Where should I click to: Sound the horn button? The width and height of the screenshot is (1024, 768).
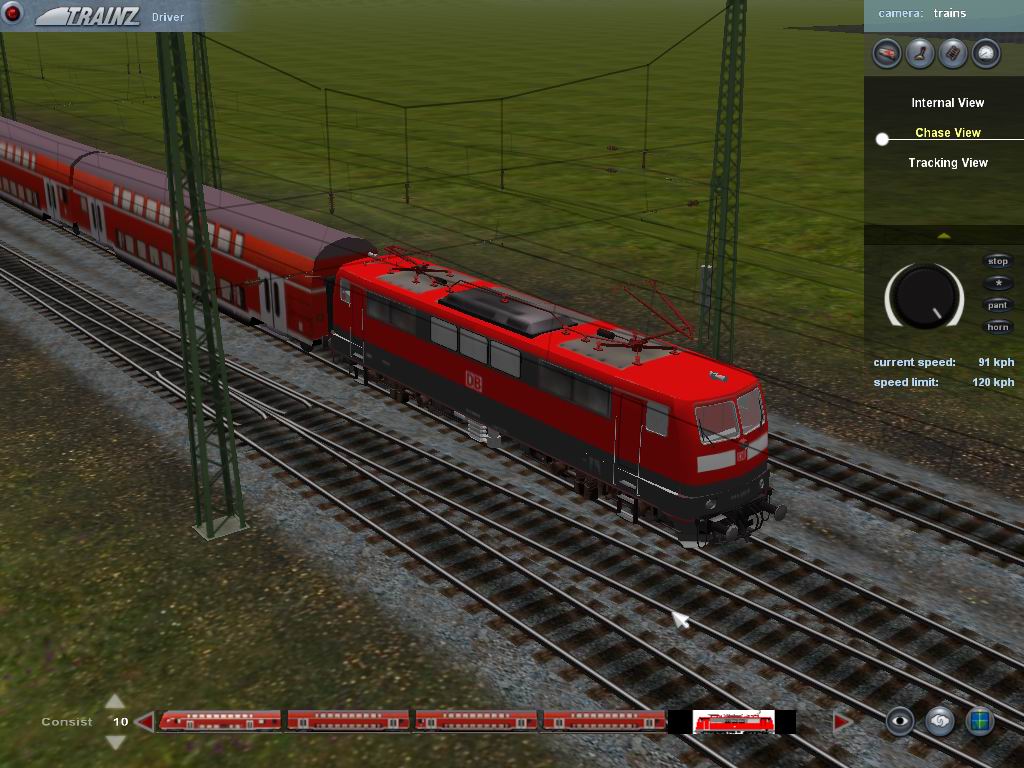tap(998, 328)
